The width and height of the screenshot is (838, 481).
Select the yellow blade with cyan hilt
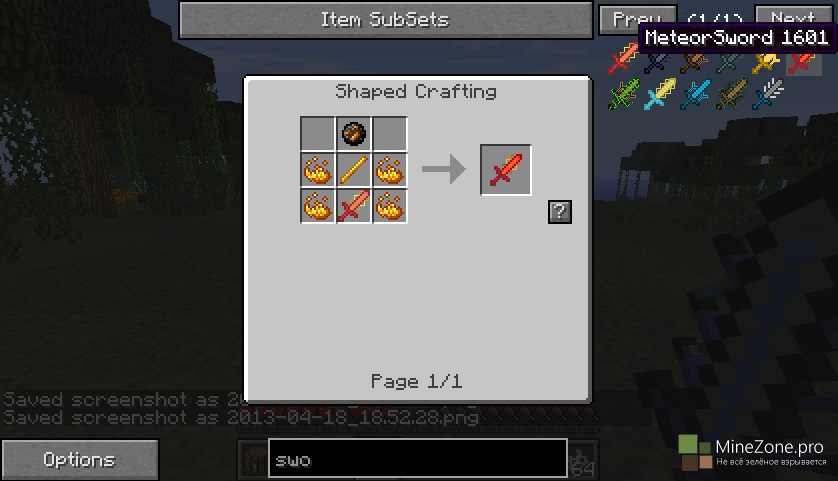click(659, 95)
